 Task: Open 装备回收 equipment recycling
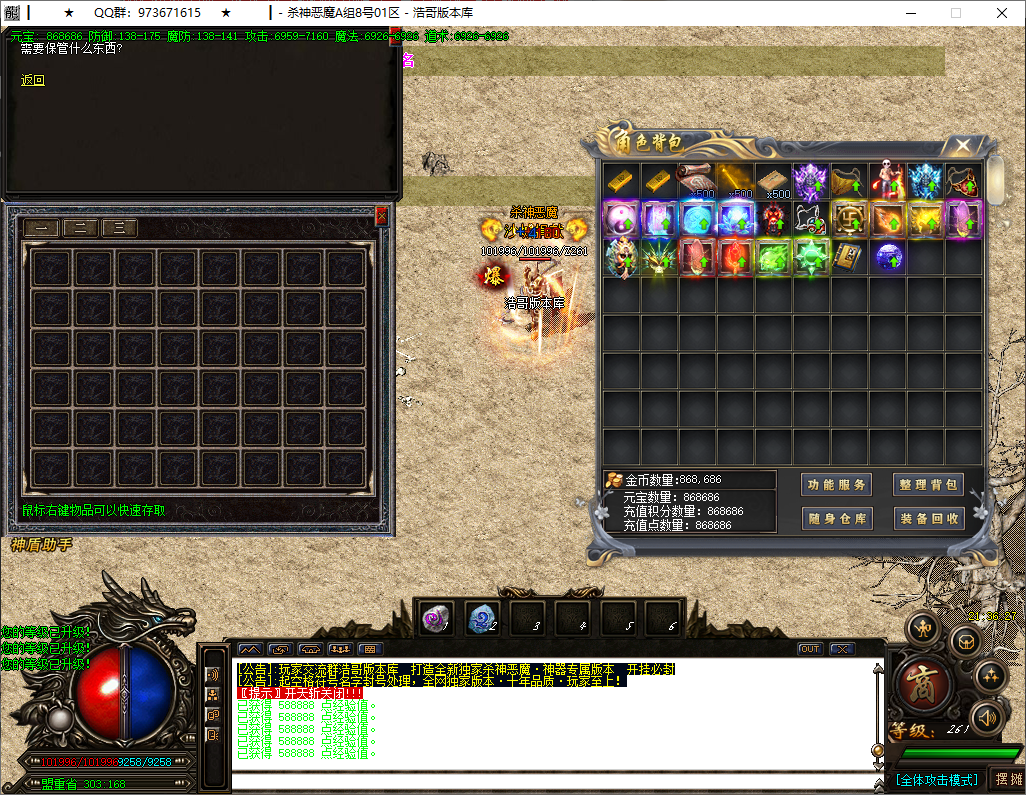[928, 518]
